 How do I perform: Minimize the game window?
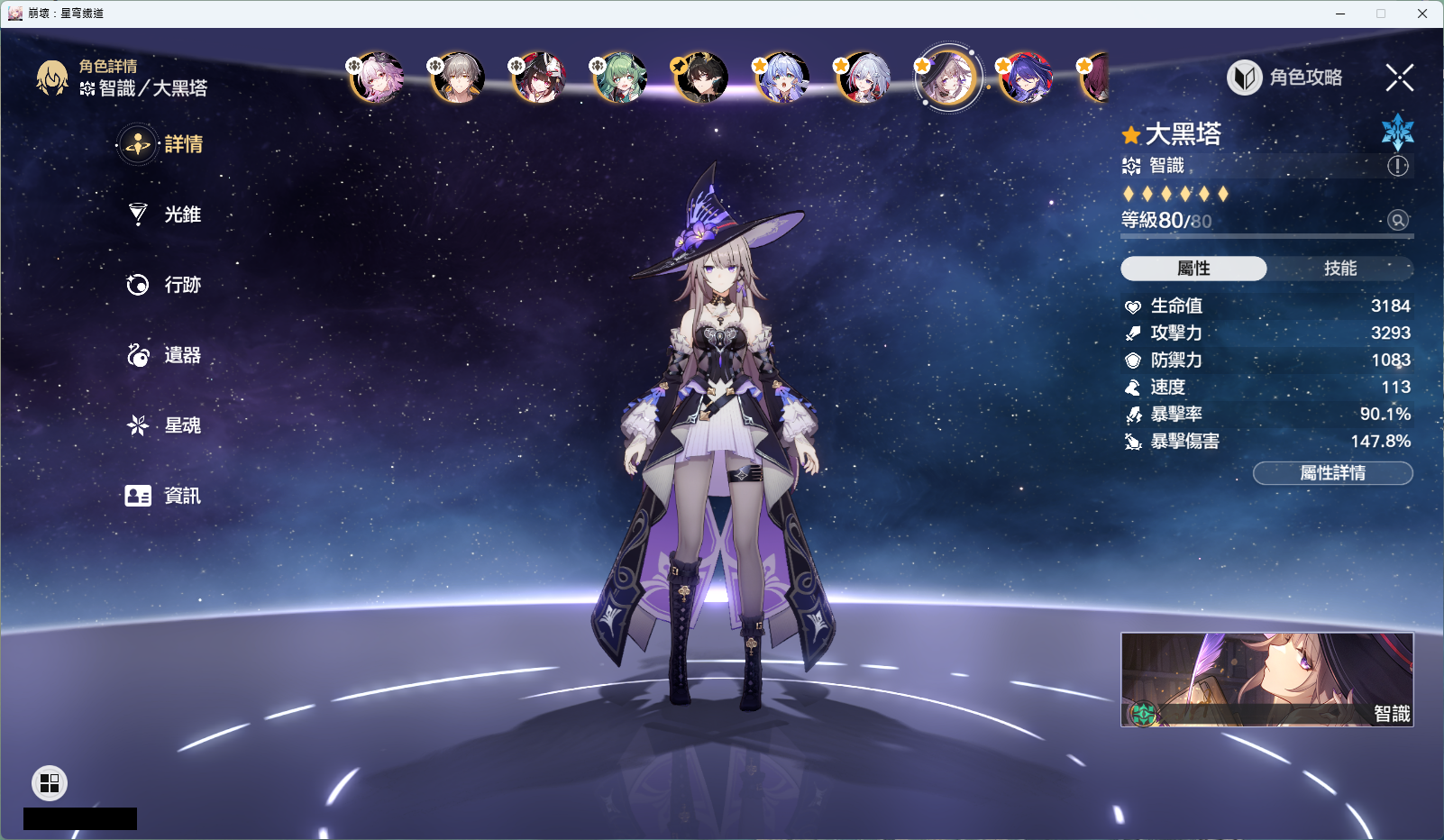coord(1340,14)
